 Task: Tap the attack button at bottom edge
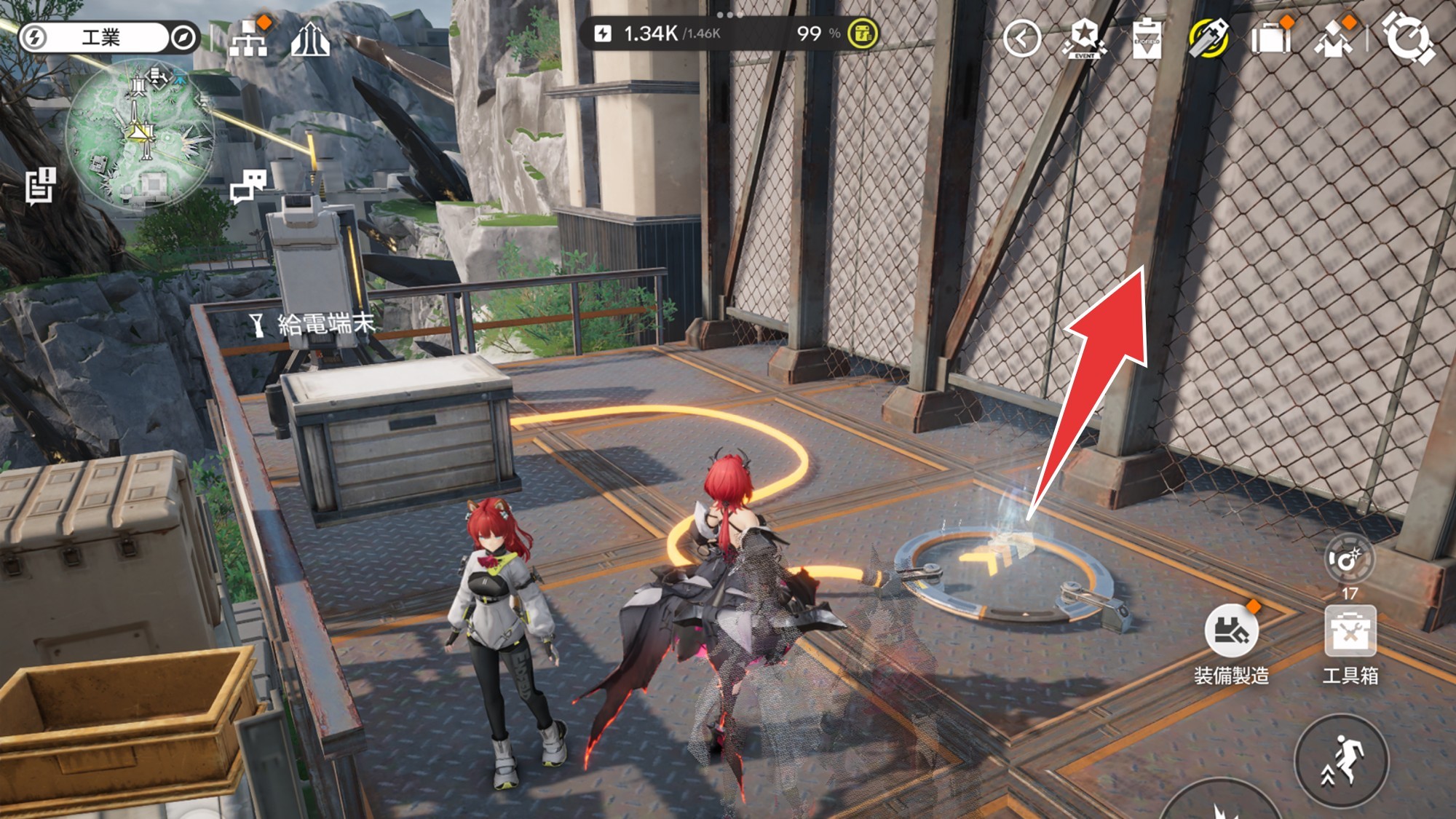(x=1220, y=804)
